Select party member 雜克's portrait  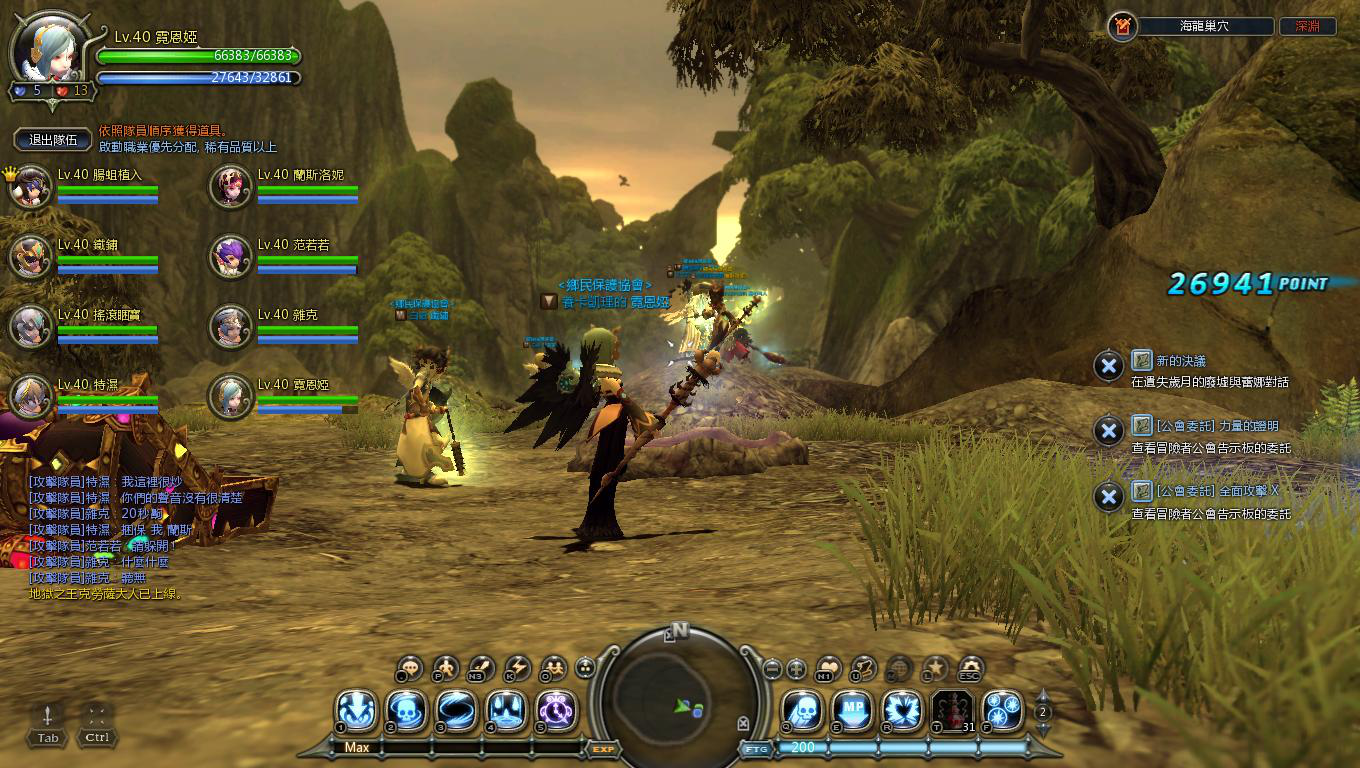231,327
